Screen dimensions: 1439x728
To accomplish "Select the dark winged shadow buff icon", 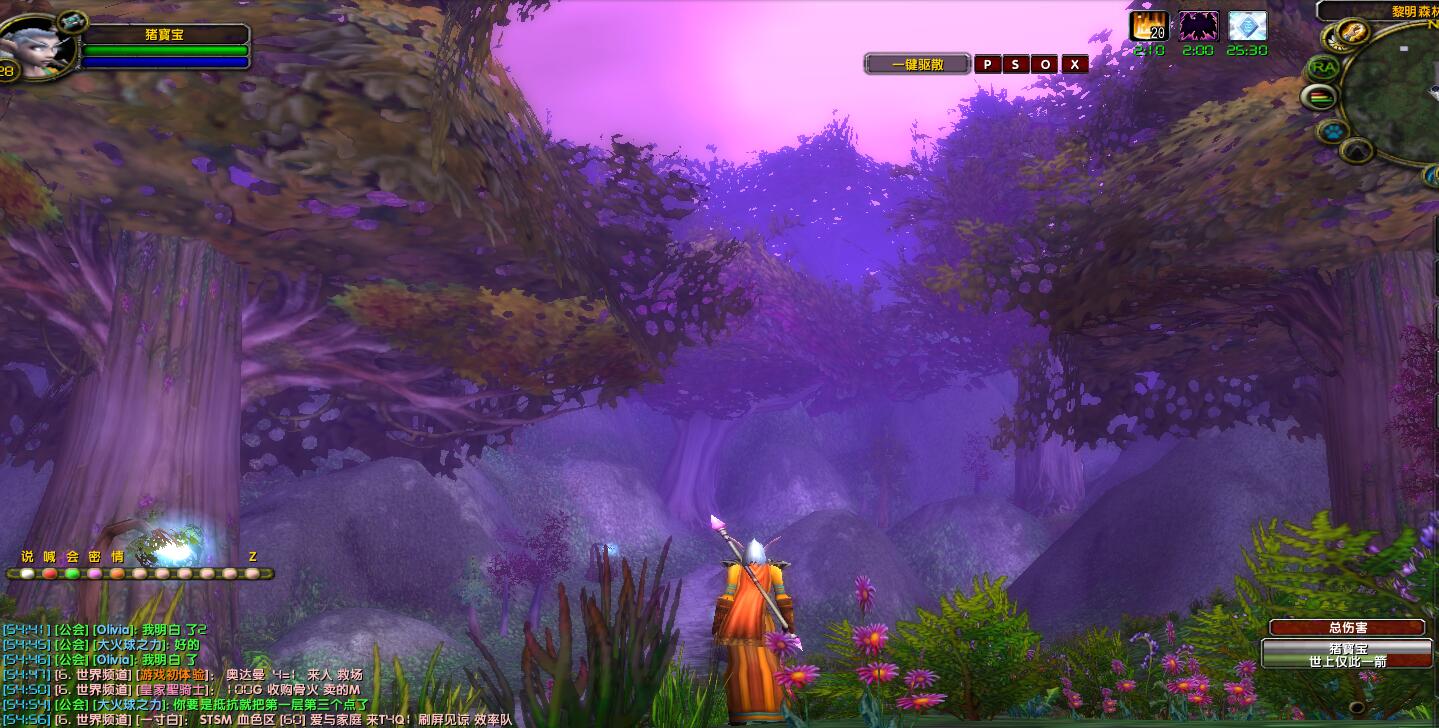I will [x=1198, y=26].
